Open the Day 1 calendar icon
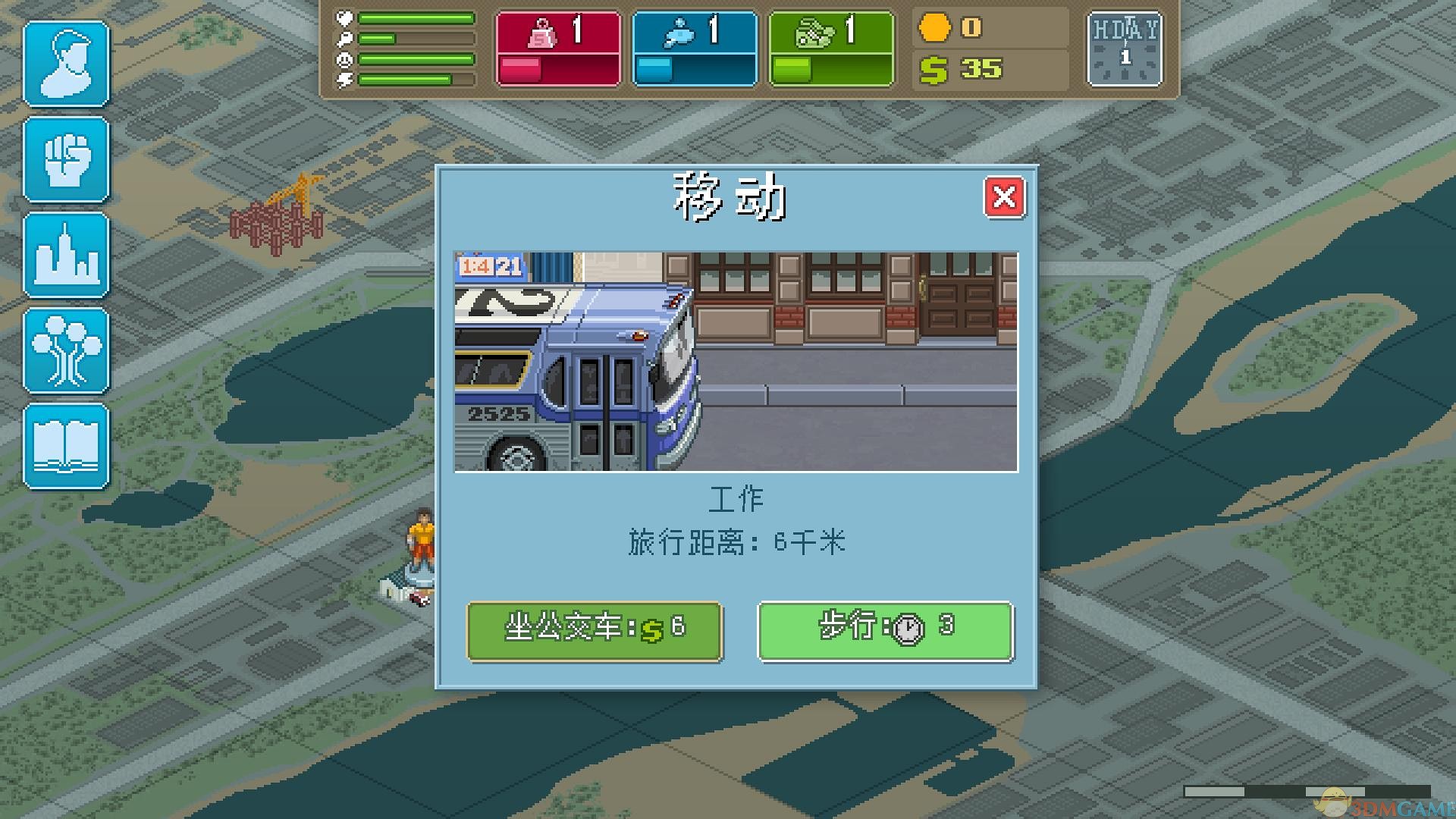 [x=1124, y=48]
